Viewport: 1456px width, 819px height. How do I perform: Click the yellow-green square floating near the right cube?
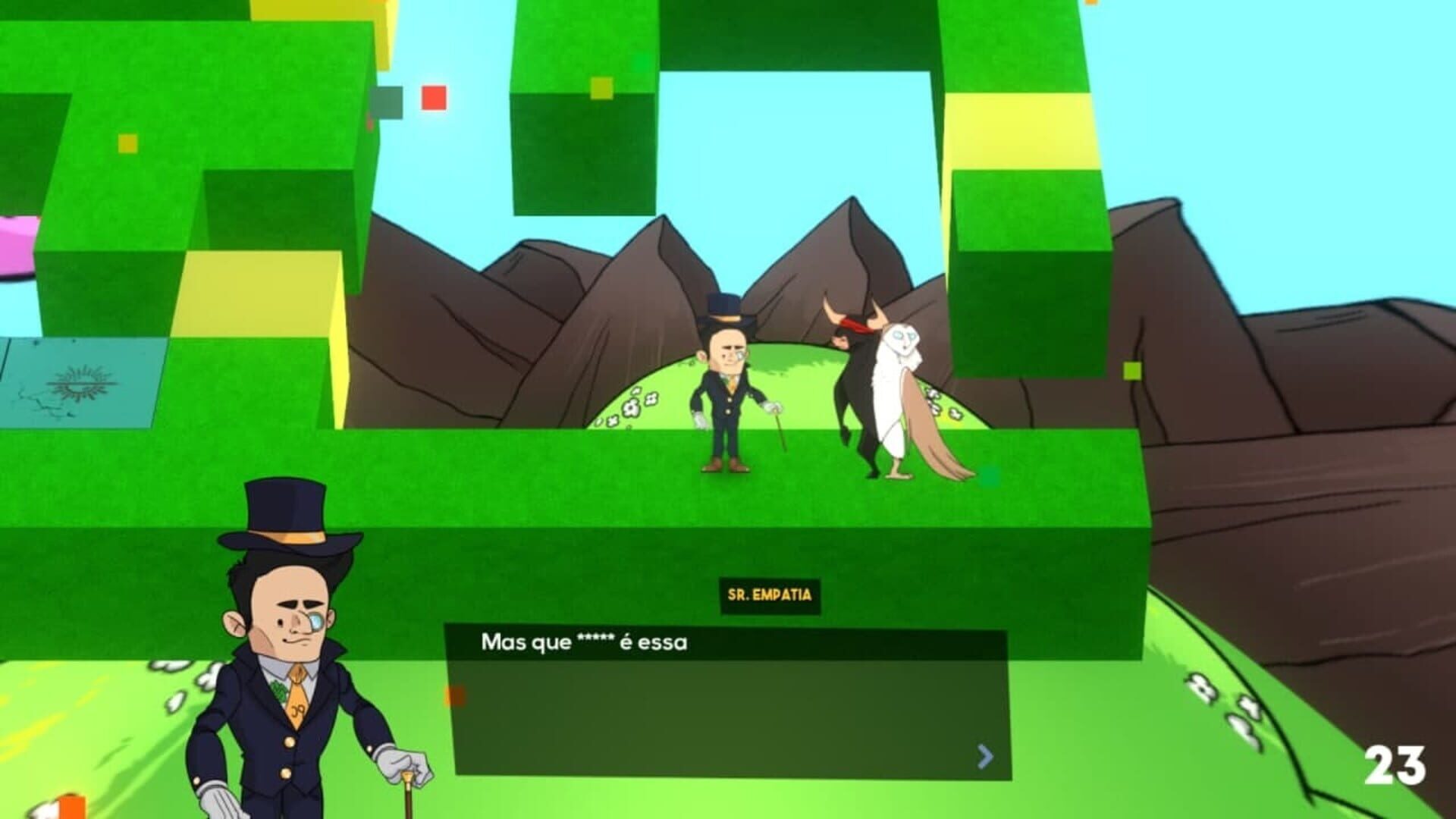(1132, 372)
